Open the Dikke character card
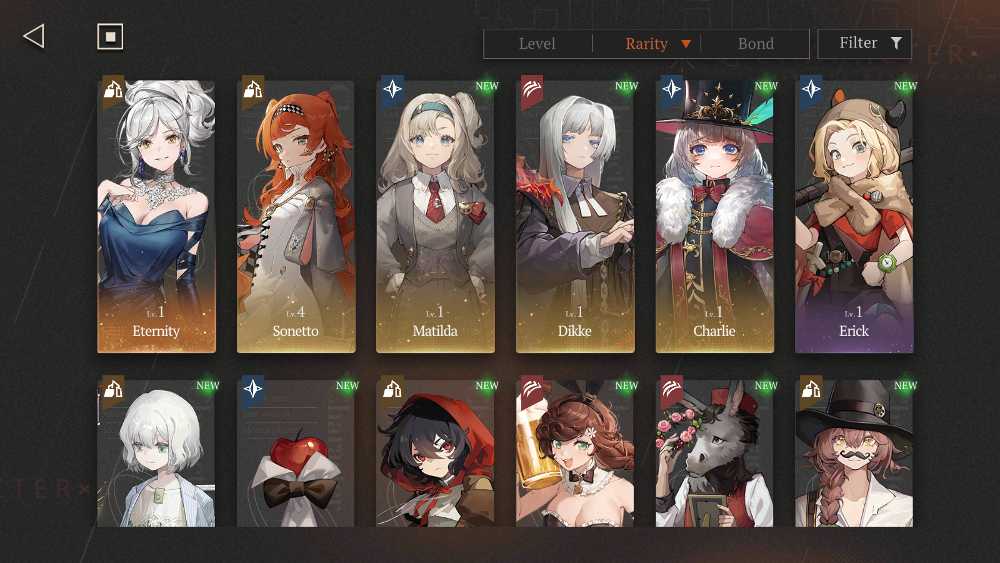 [575, 215]
